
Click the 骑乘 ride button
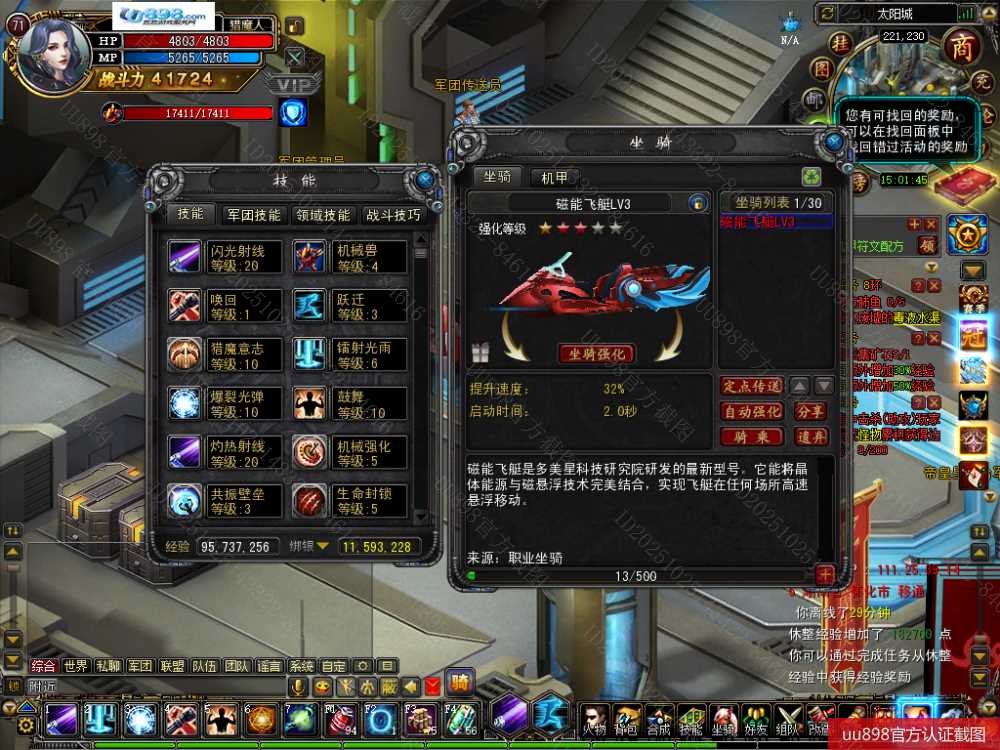click(x=751, y=437)
